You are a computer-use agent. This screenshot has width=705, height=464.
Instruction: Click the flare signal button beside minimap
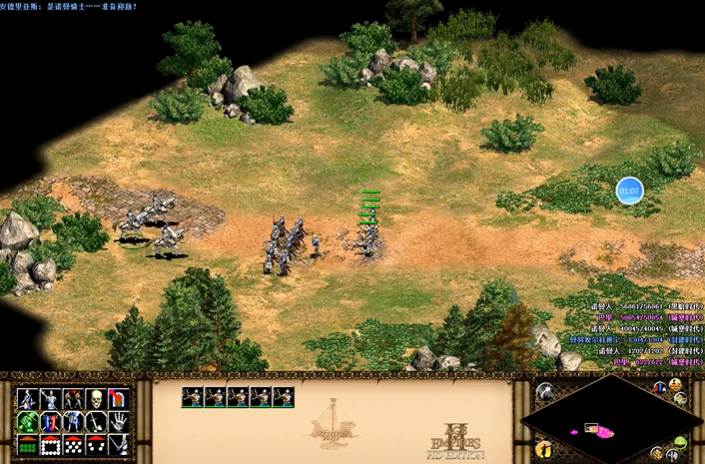pyautogui.click(x=546, y=392)
